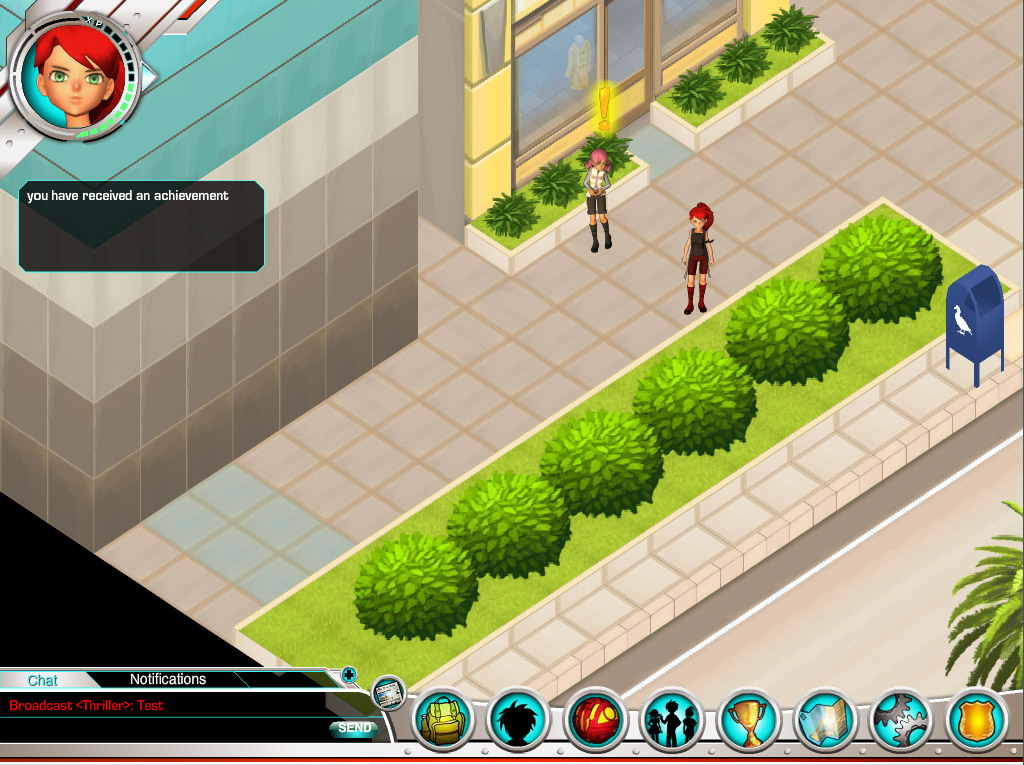View the trophy achievements
Image resolution: width=1024 pixels, height=765 pixels.
click(x=748, y=720)
